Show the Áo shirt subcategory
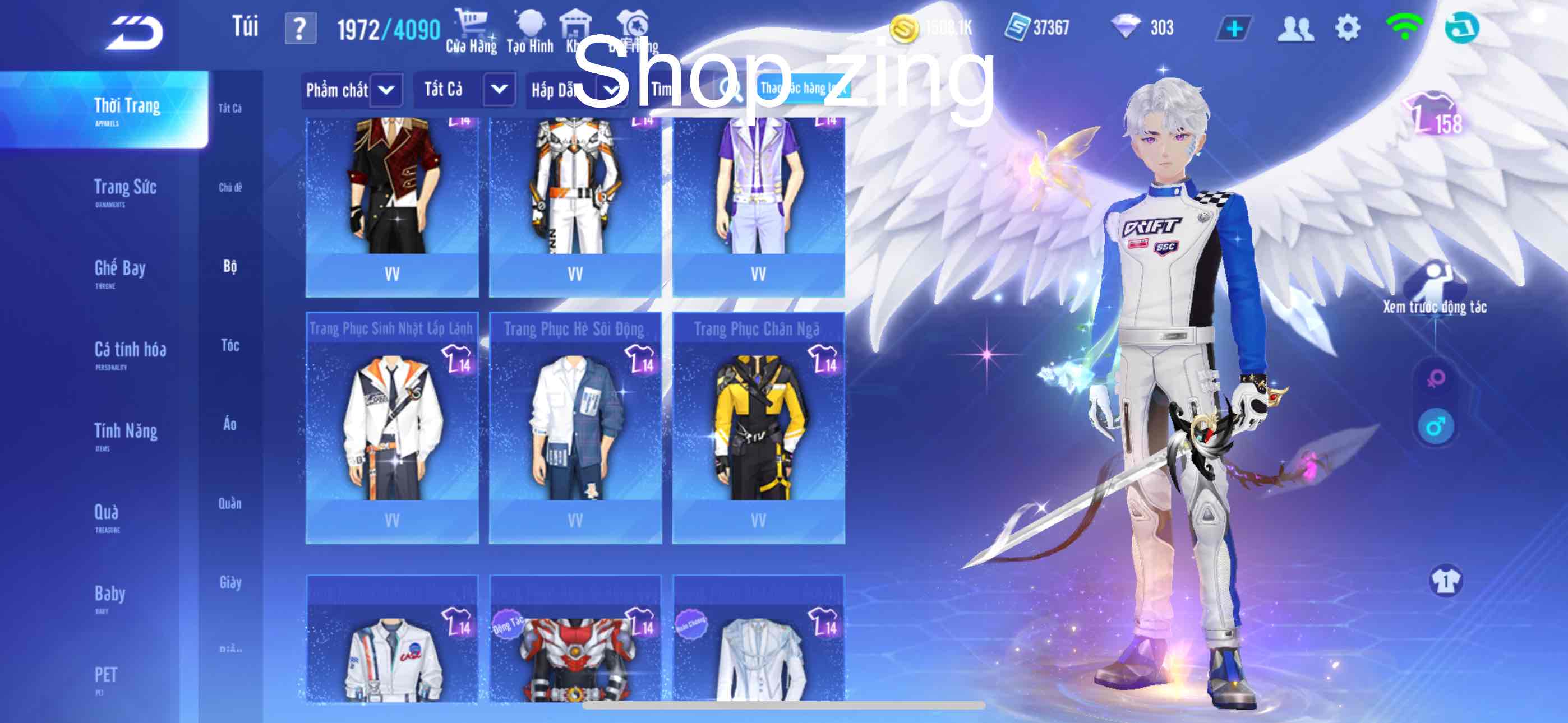Image resolution: width=1568 pixels, height=723 pixels. click(230, 425)
